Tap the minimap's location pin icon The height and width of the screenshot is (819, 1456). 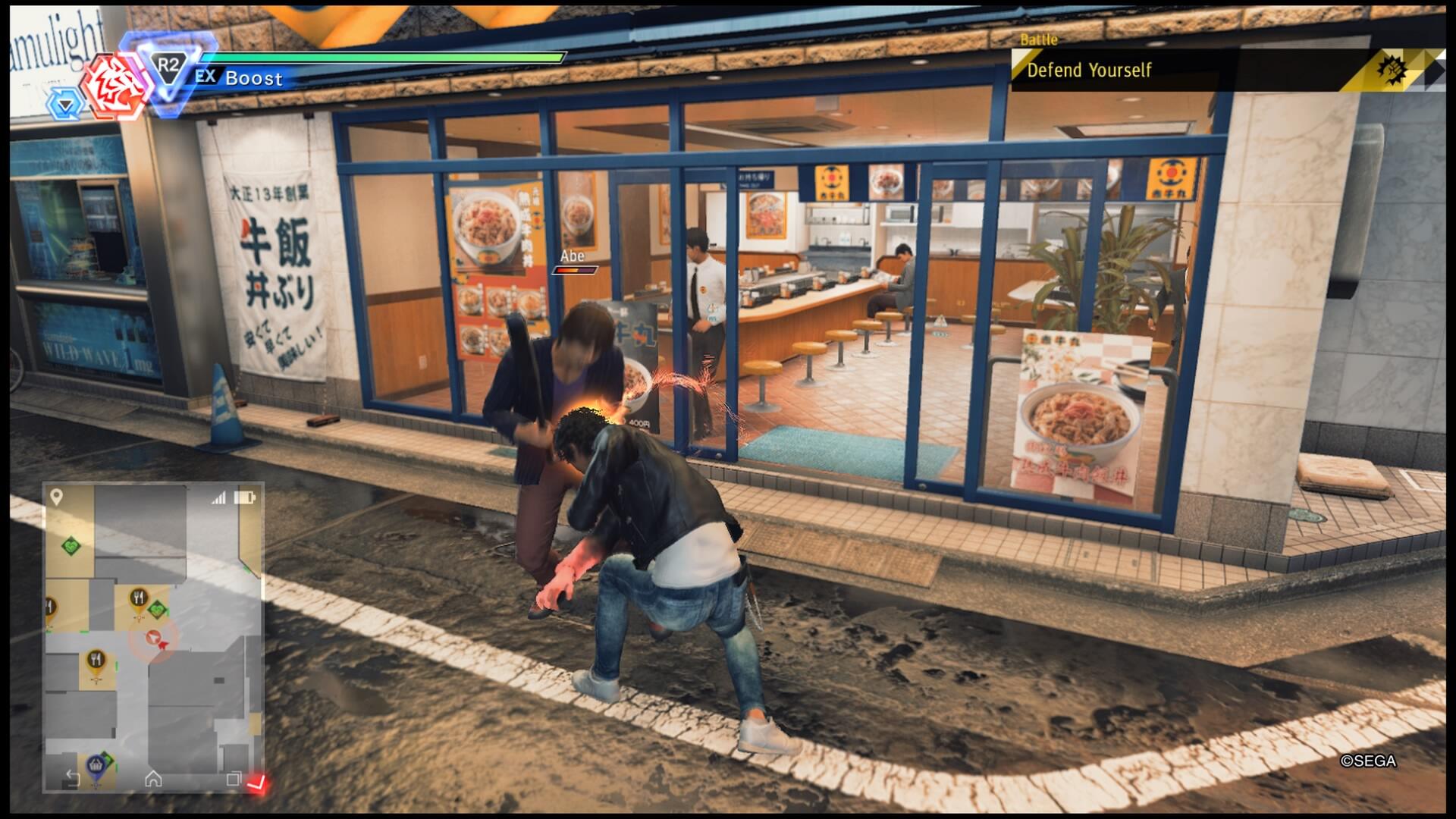[56, 497]
